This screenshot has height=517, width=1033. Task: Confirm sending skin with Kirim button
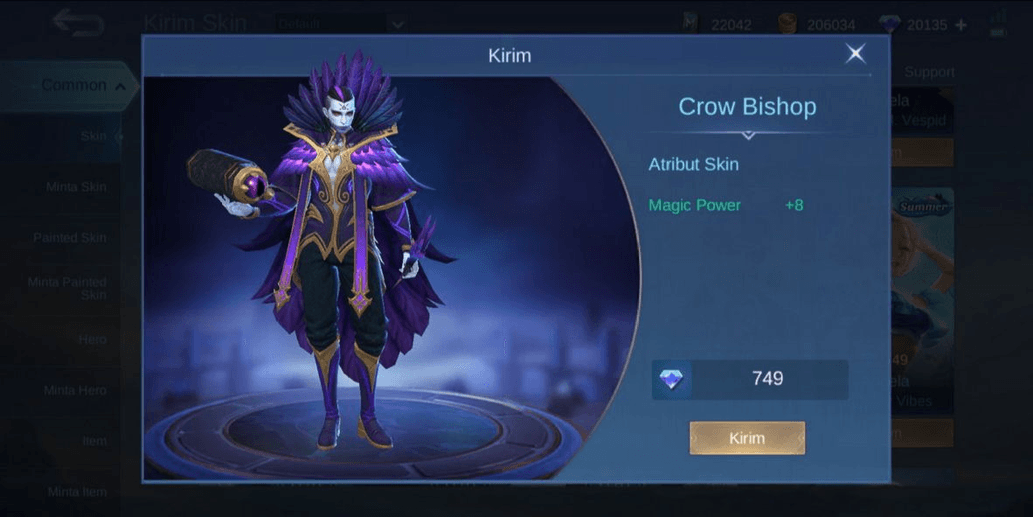pos(747,438)
